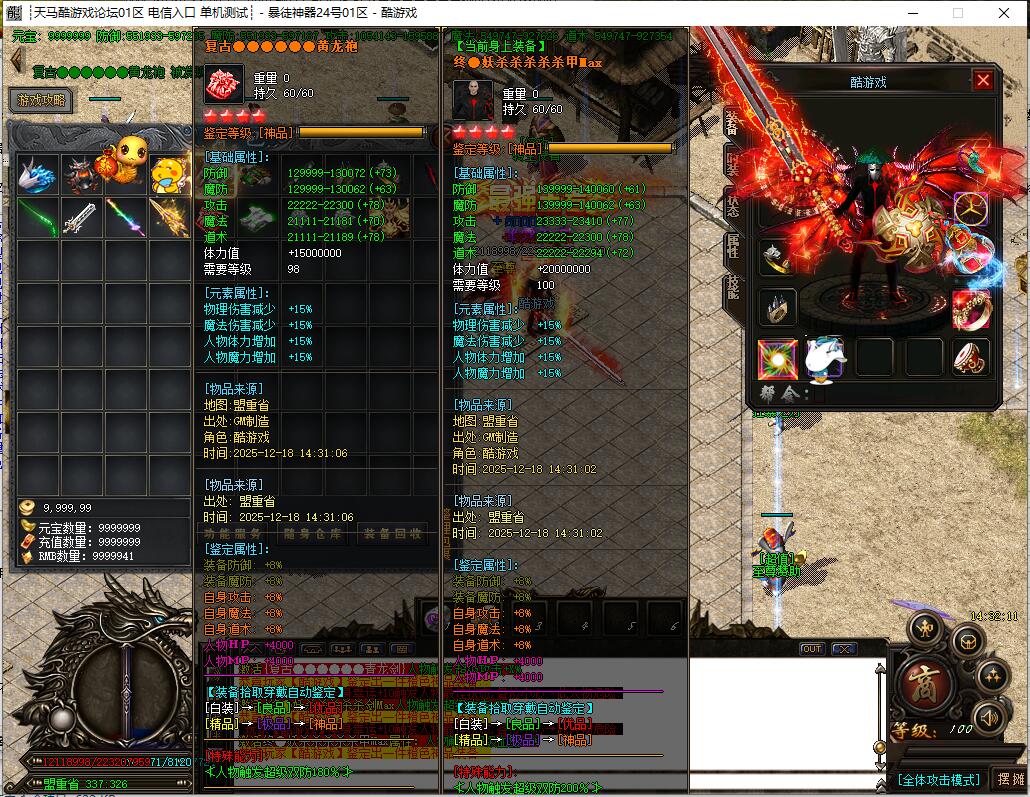The image size is (1030, 797).
Task: Close the 酷游戏 character panel
Action: [x=983, y=81]
